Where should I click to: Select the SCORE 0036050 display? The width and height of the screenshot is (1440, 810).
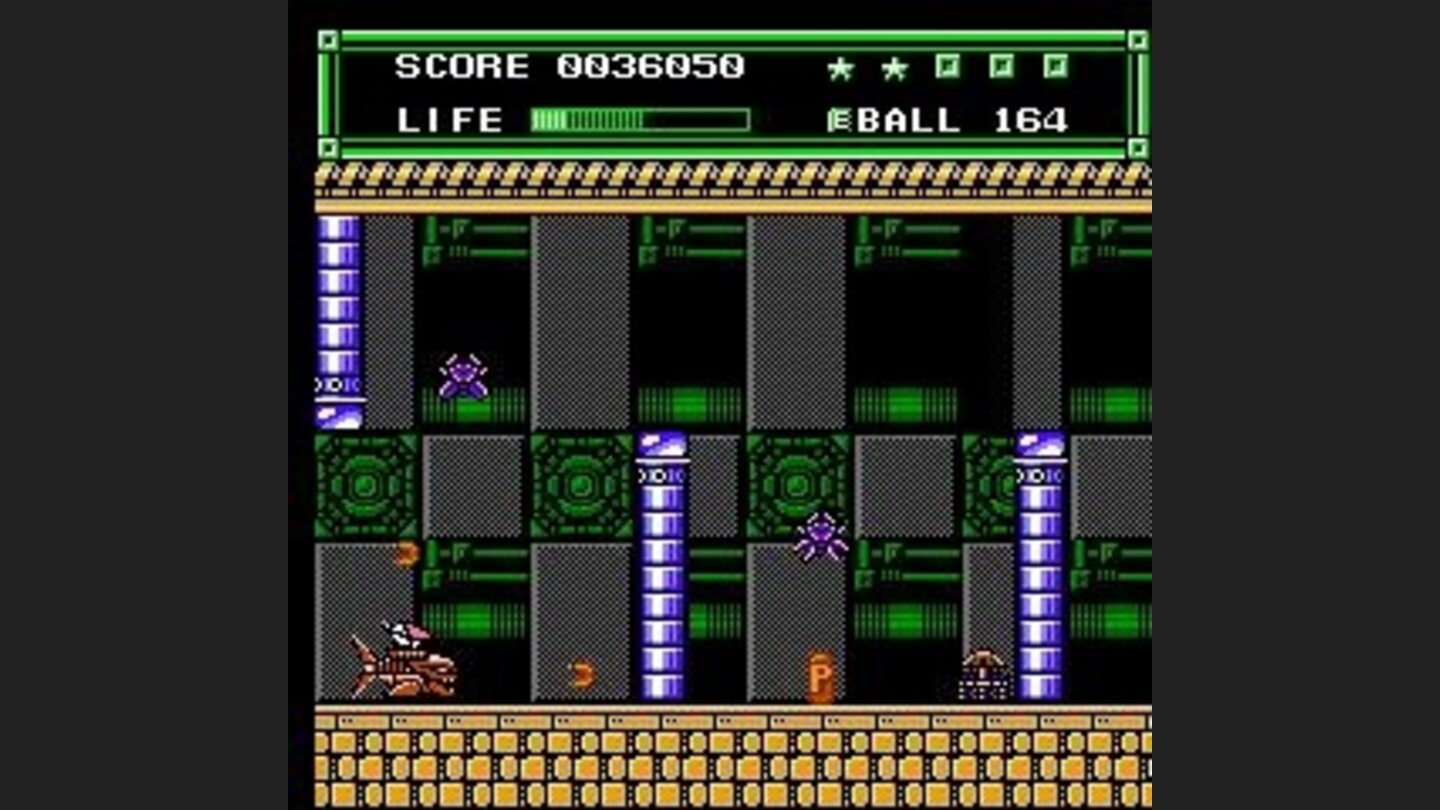click(x=570, y=66)
